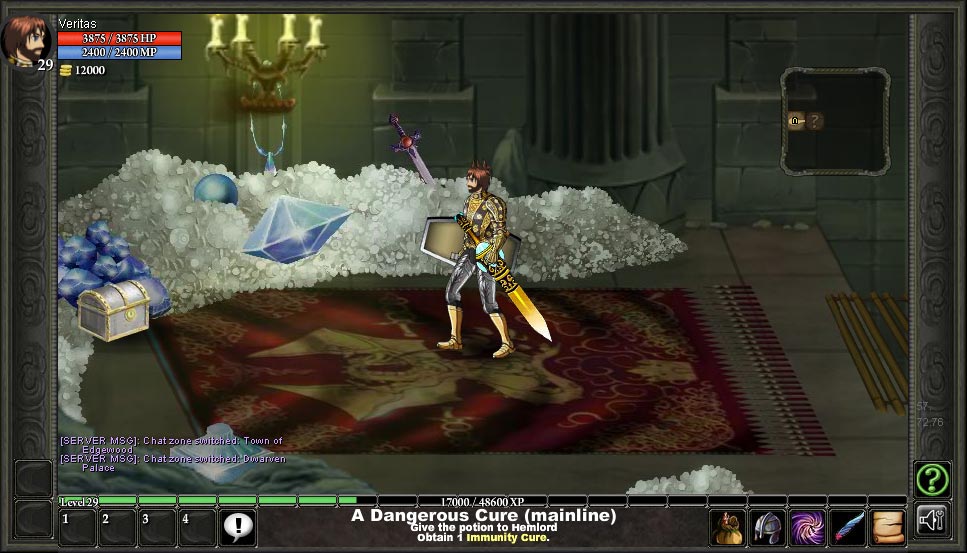Open the blue feather icon

tap(848, 527)
